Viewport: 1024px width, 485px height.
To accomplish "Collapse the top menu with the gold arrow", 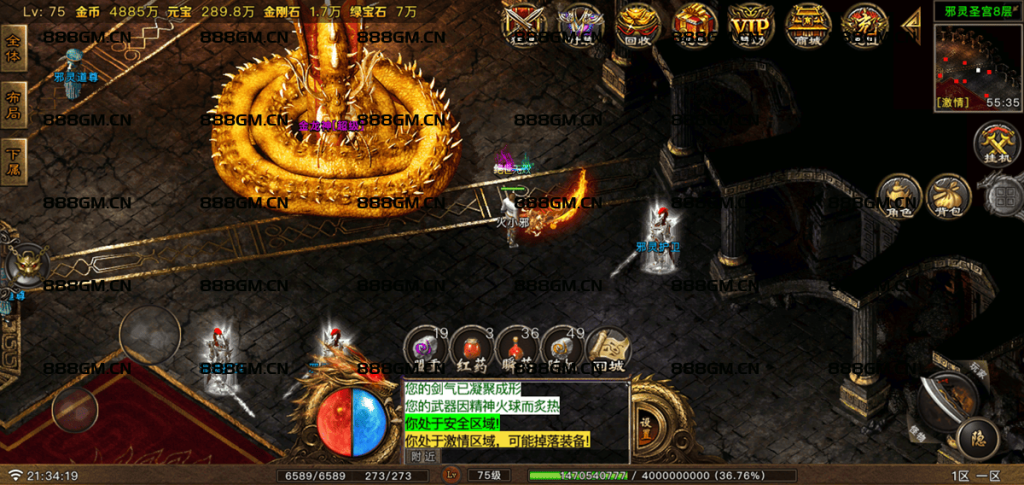I will [912, 23].
